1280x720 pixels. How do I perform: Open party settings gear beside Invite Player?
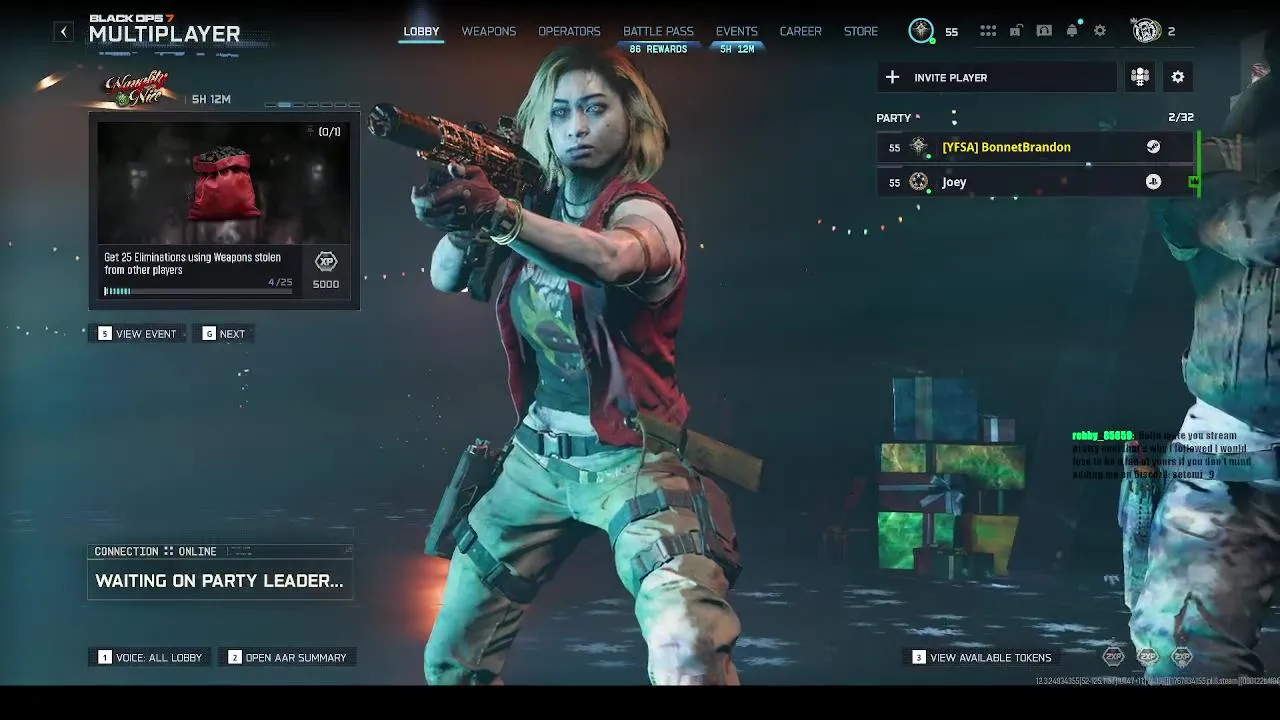[x=1178, y=77]
